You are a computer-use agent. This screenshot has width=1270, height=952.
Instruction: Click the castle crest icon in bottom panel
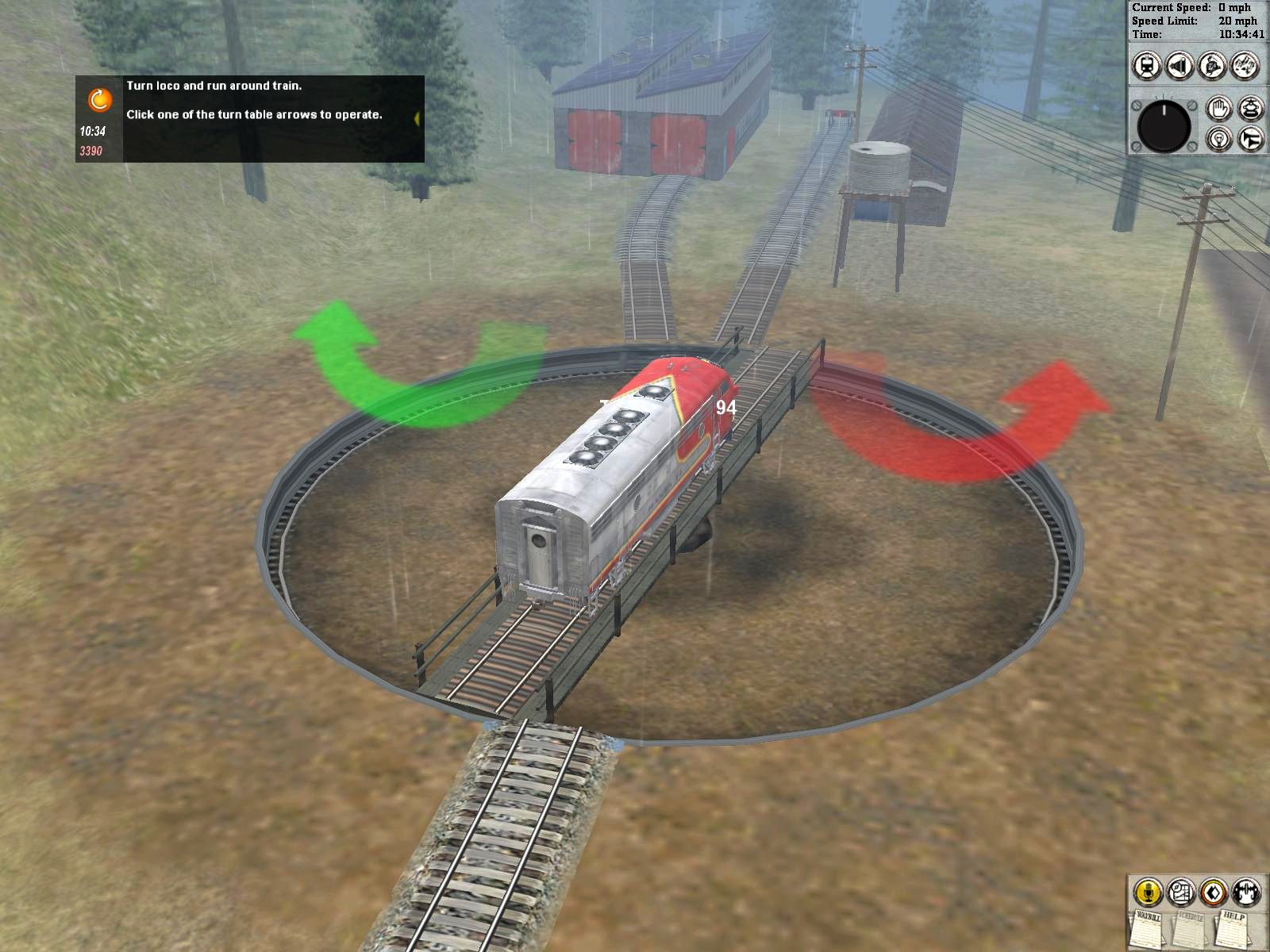click(1246, 892)
